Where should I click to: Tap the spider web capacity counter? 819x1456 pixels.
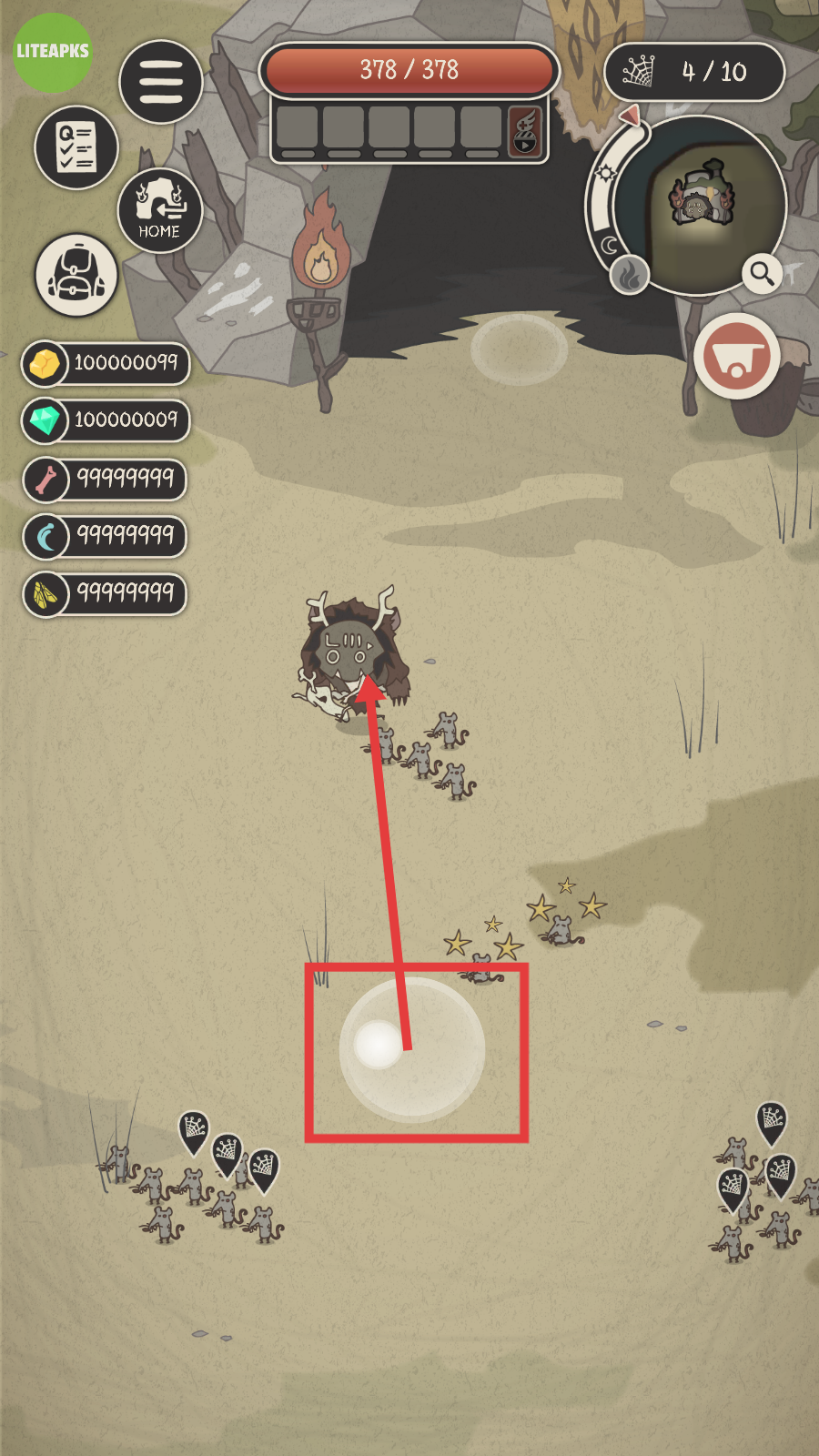(x=694, y=72)
